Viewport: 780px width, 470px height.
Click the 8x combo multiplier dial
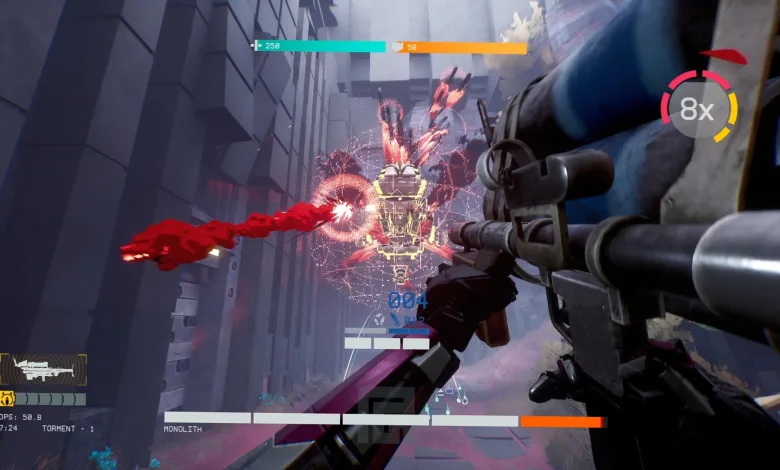click(x=698, y=108)
